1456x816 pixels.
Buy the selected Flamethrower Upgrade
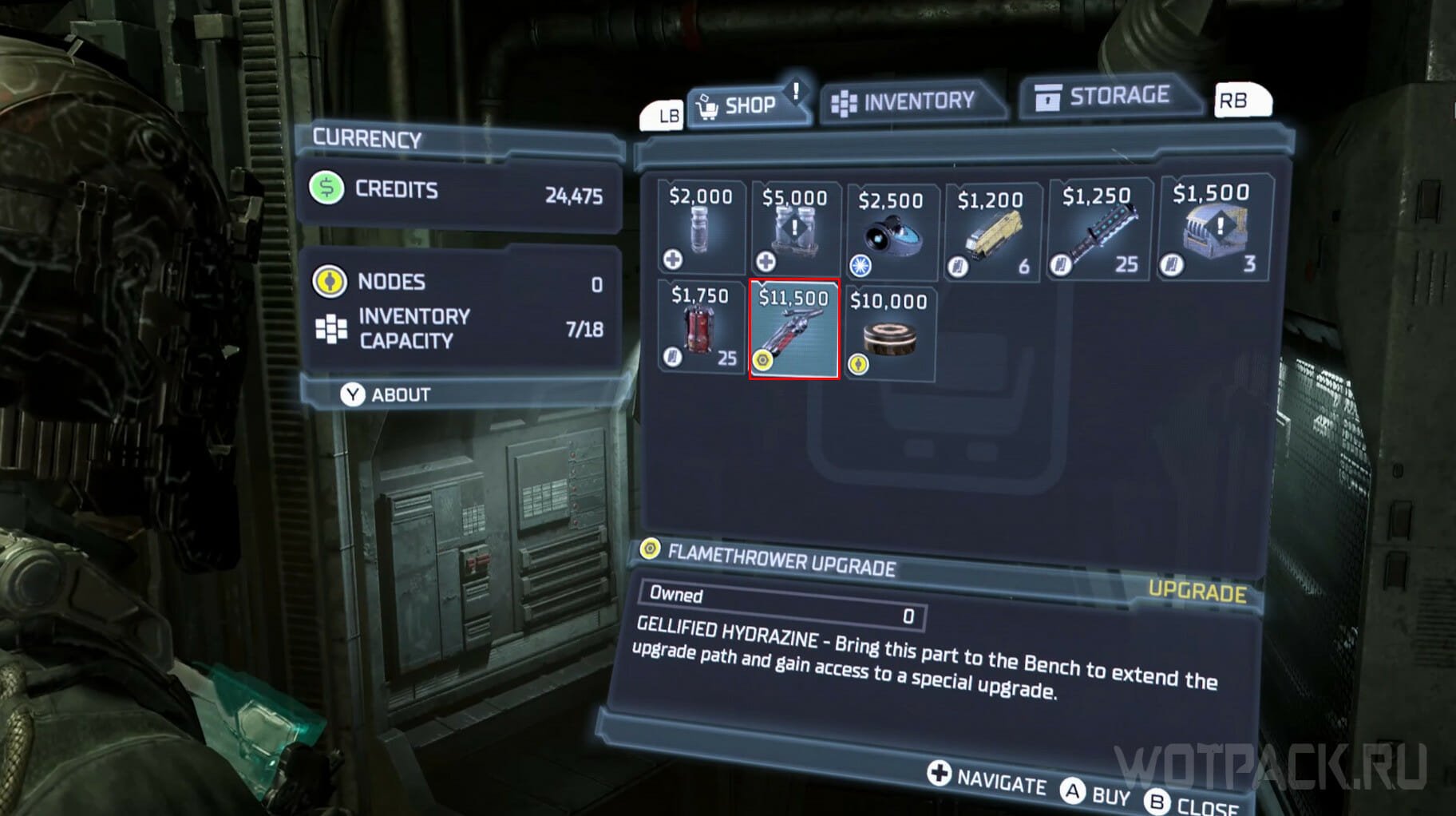[1094, 794]
